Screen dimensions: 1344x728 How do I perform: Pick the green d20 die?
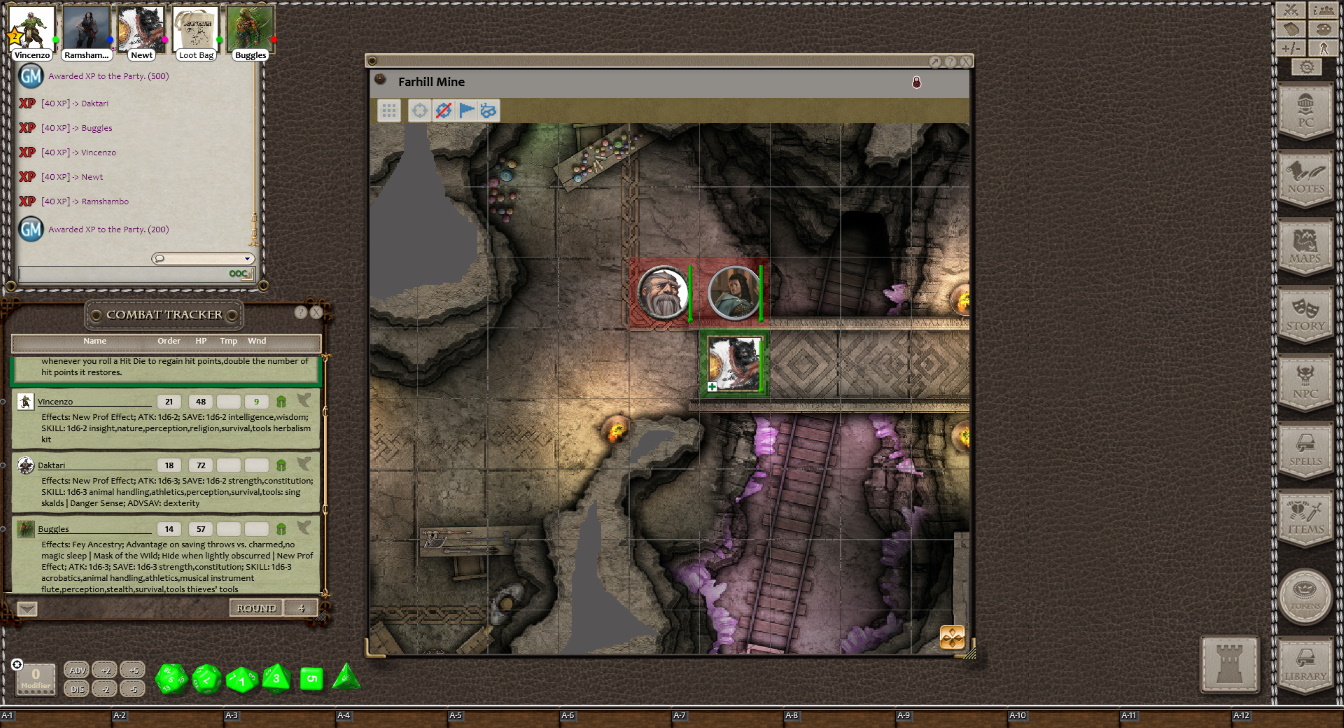tap(172, 680)
